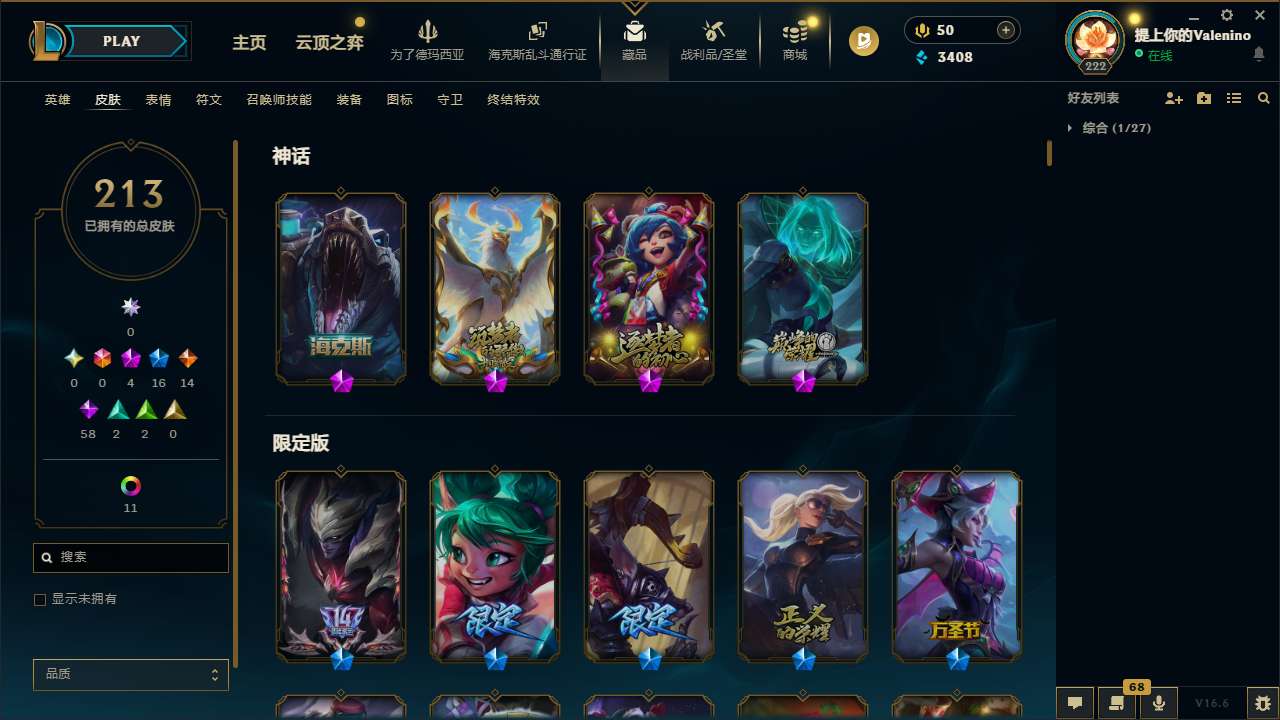
Task: Toggle the chat bubble icon at bottom
Action: click(1075, 703)
